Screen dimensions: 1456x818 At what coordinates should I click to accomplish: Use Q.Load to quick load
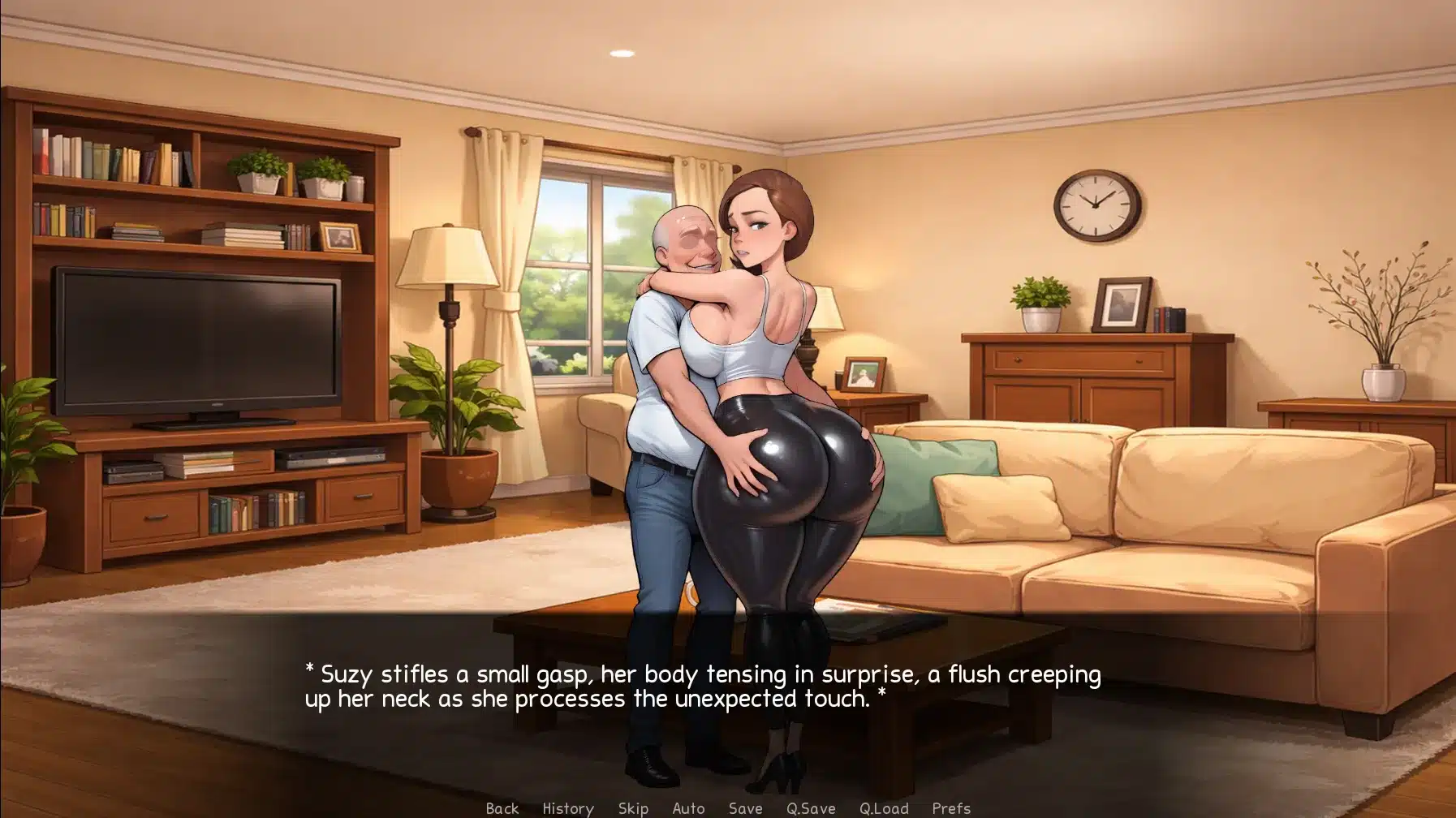884,808
